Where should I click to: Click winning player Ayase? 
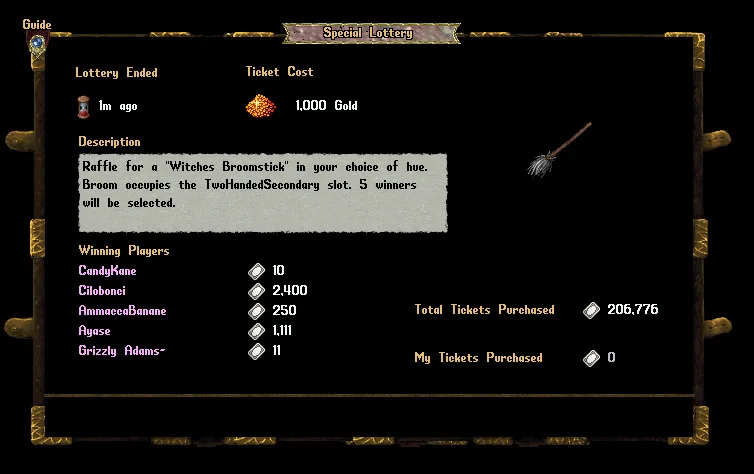[94, 331]
